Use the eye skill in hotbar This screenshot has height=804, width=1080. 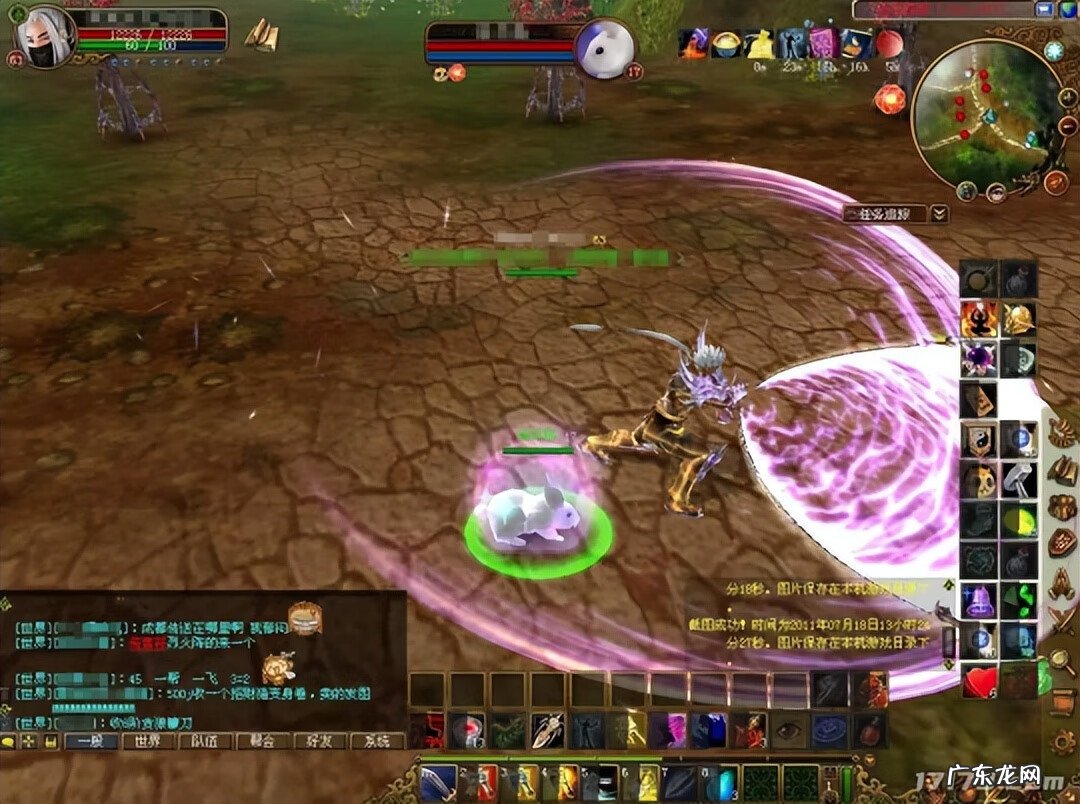pyautogui.click(x=788, y=730)
